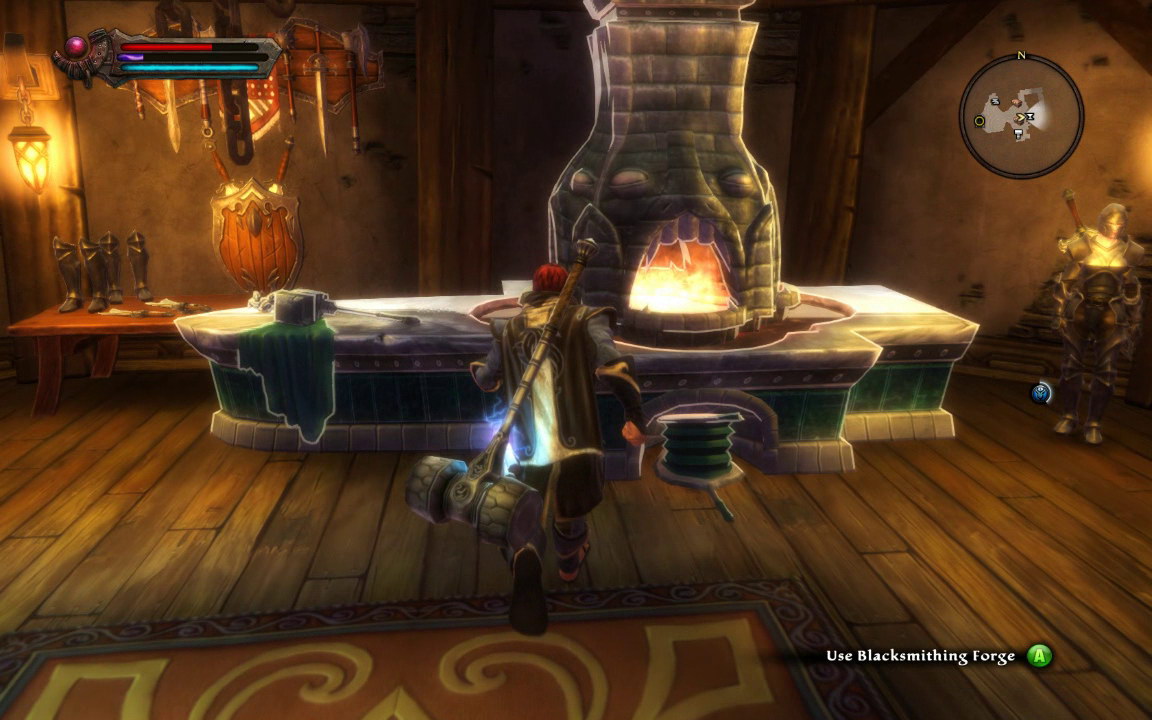The height and width of the screenshot is (720, 1152).
Task: Select the blue marker beside the armored NPC
Action: 1041,393
